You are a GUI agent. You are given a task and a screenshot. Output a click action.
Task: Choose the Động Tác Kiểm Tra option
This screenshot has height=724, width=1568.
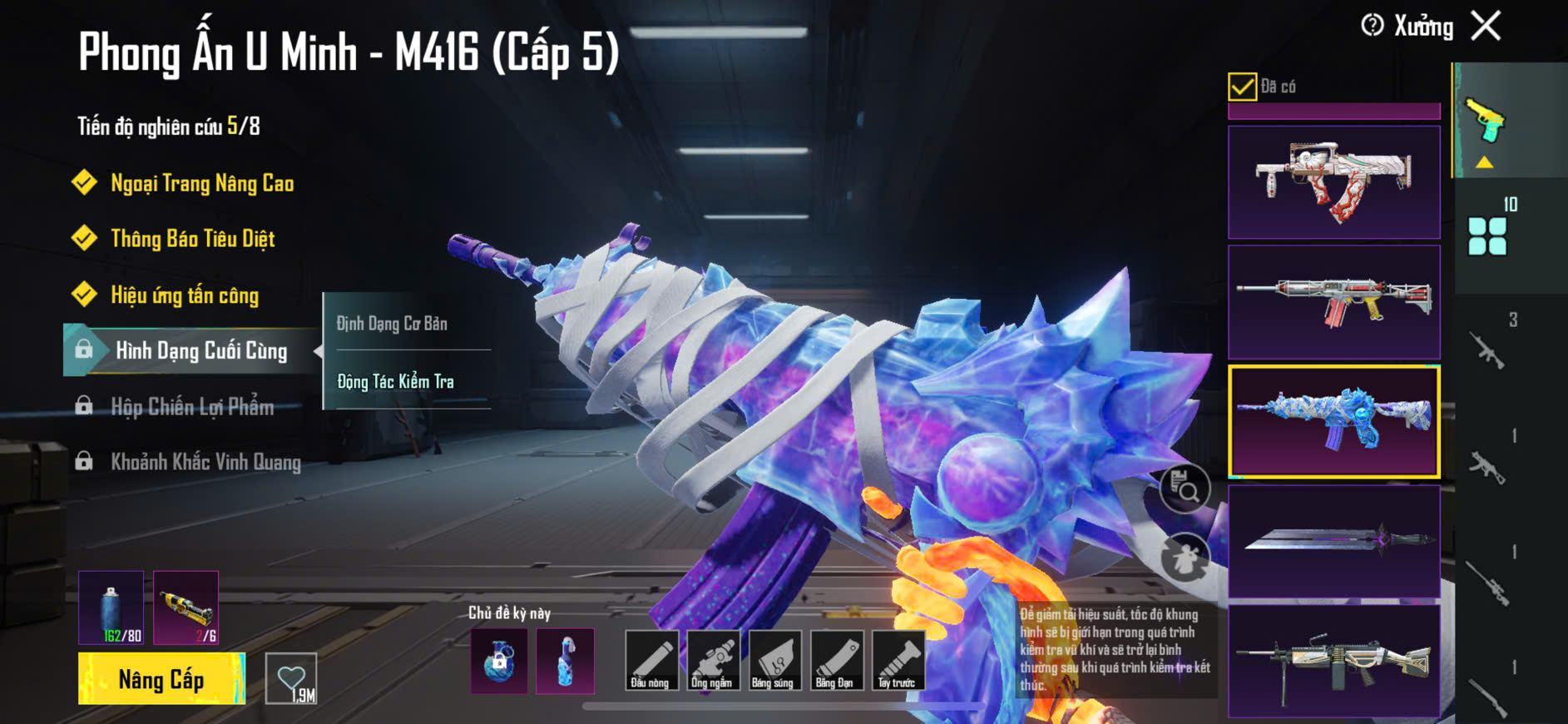(x=396, y=382)
